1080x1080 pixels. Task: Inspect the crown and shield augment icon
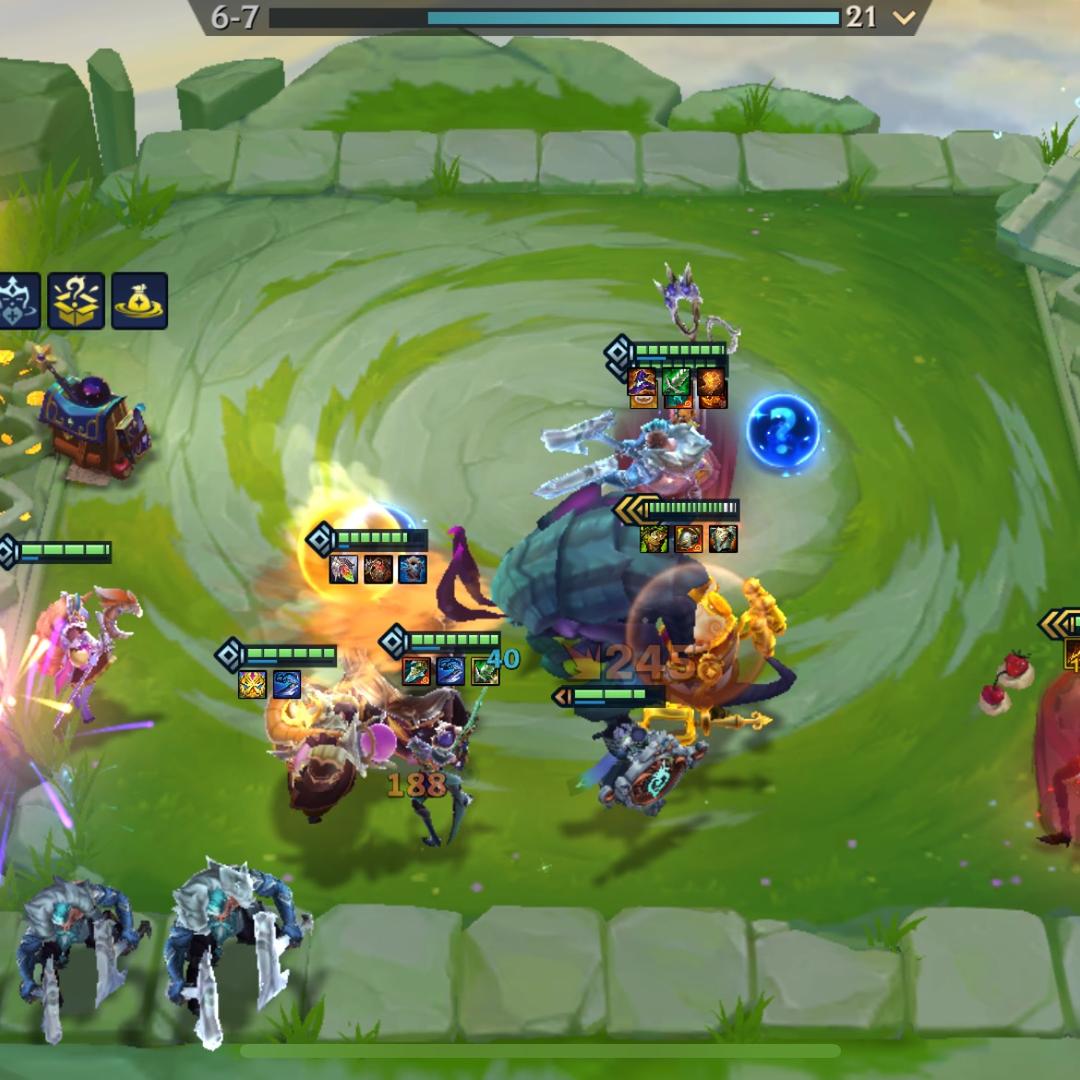pyautogui.click(x=17, y=300)
